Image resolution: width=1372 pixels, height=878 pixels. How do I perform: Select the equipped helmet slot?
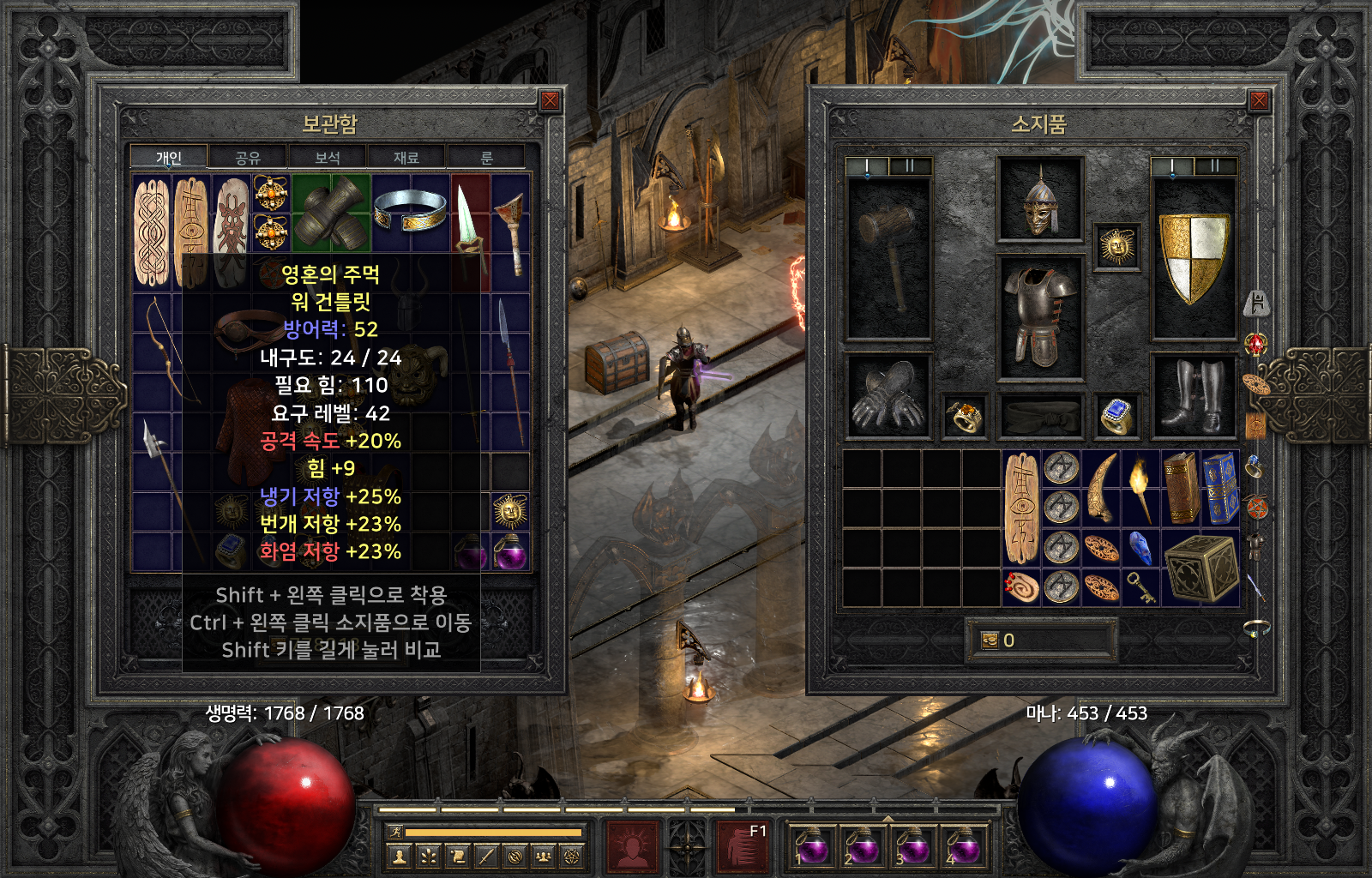pyautogui.click(x=1039, y=200)
